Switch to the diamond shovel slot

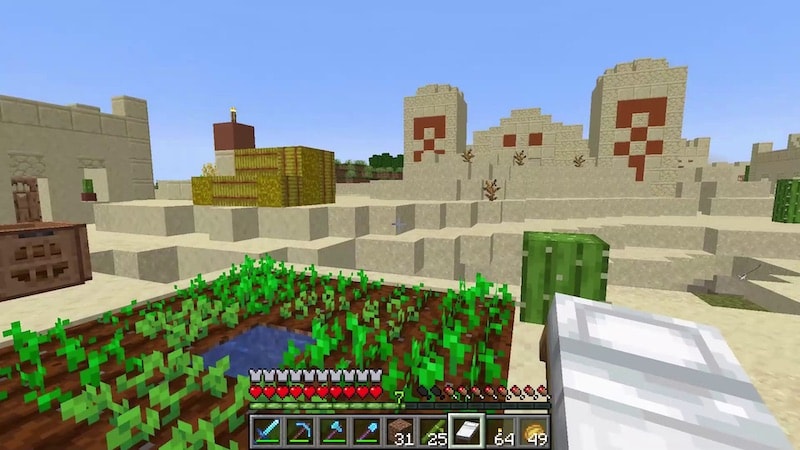click(x=367, y=431)
